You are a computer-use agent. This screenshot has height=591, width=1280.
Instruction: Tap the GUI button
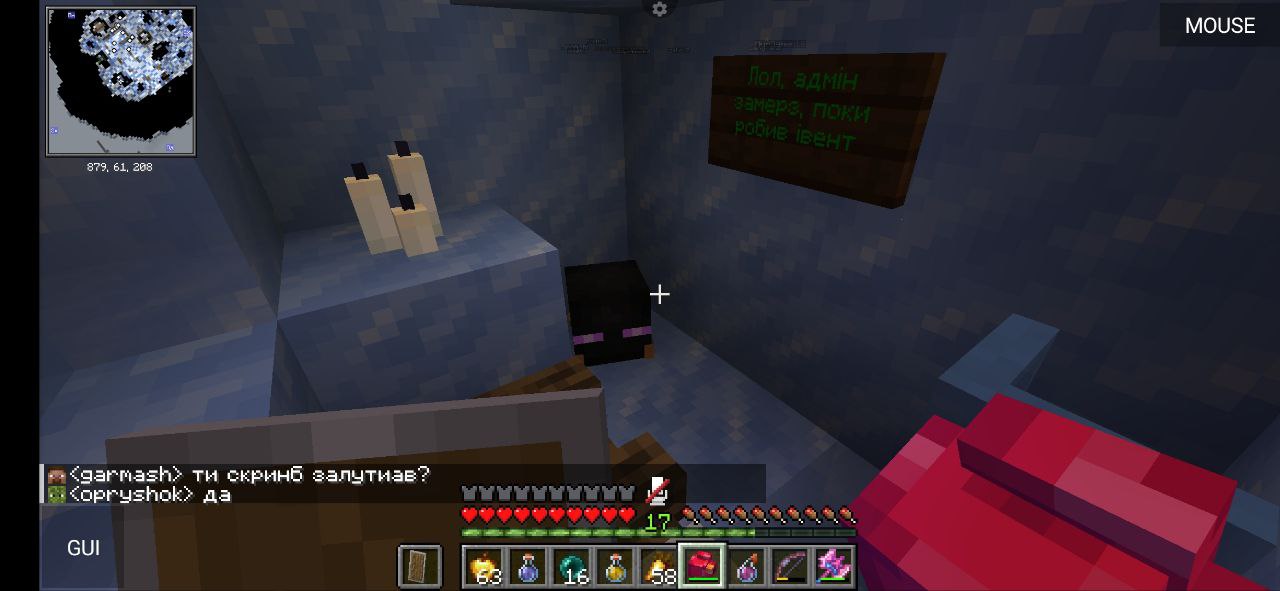pyautogui.click(x=83, y=548)
